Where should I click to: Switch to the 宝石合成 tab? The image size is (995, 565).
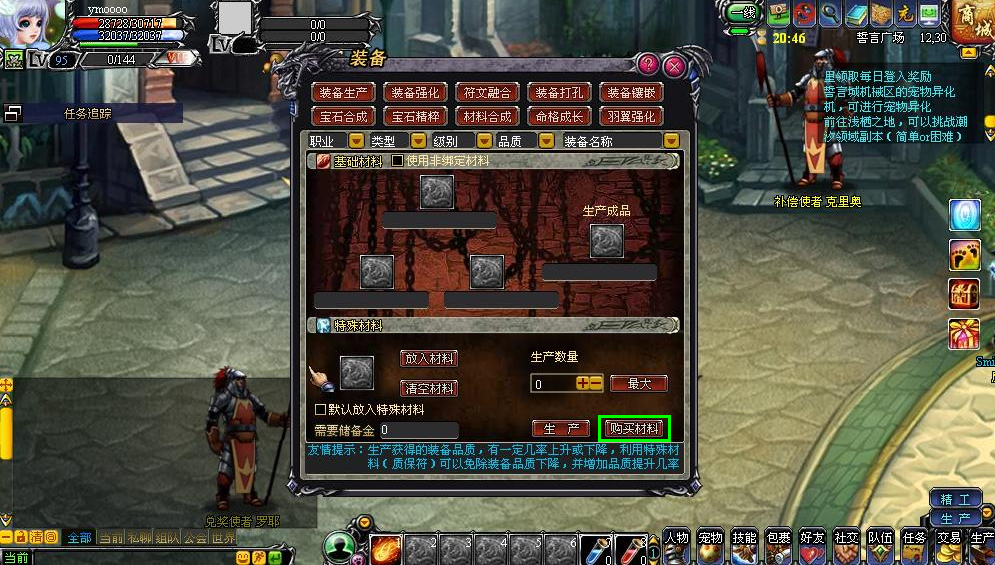tap(344, 116)
